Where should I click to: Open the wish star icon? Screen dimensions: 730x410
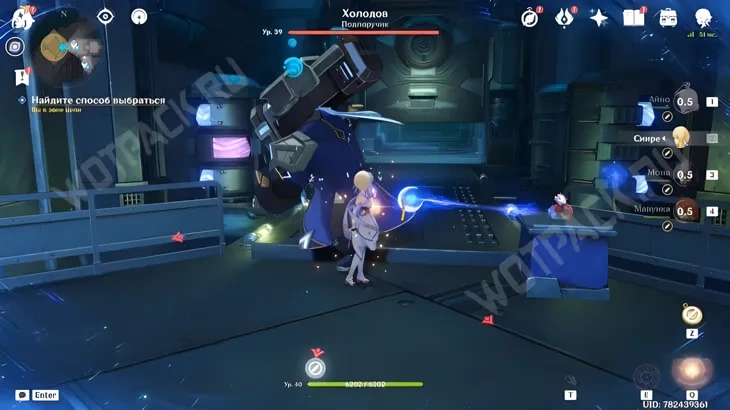pos(599,17)
